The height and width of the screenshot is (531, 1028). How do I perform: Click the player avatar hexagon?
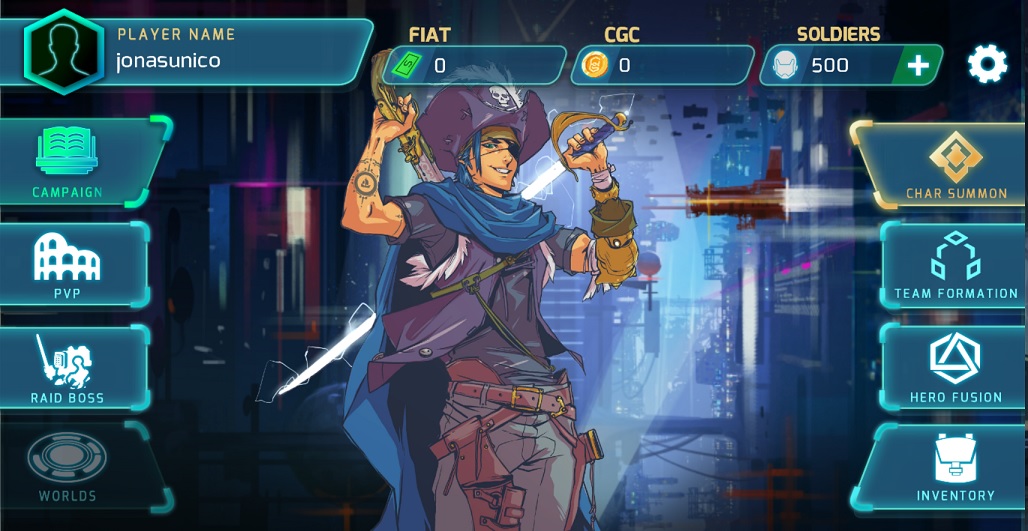(x=64, y=51)
